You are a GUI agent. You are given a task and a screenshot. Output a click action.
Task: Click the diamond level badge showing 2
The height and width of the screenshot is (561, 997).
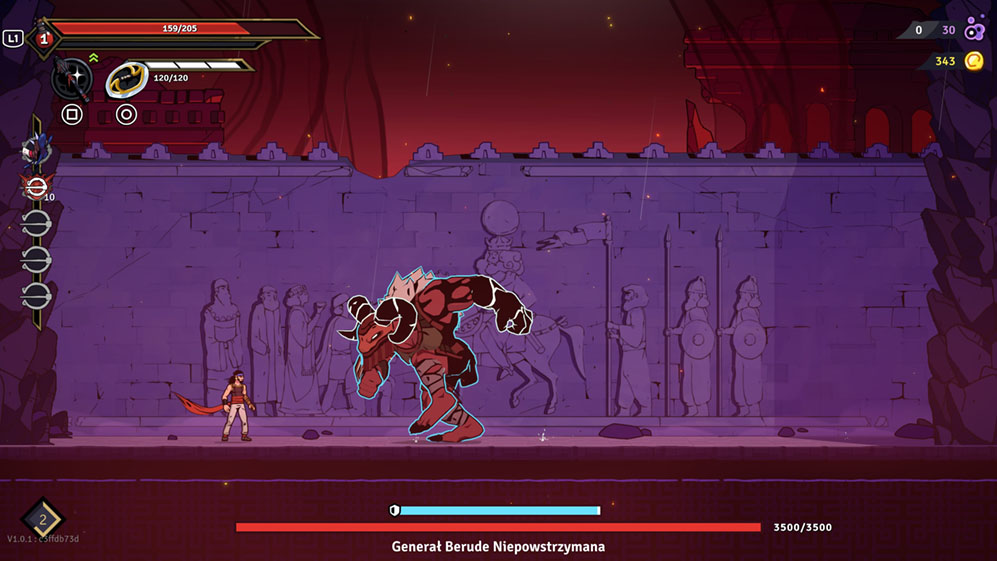(43, 518)
